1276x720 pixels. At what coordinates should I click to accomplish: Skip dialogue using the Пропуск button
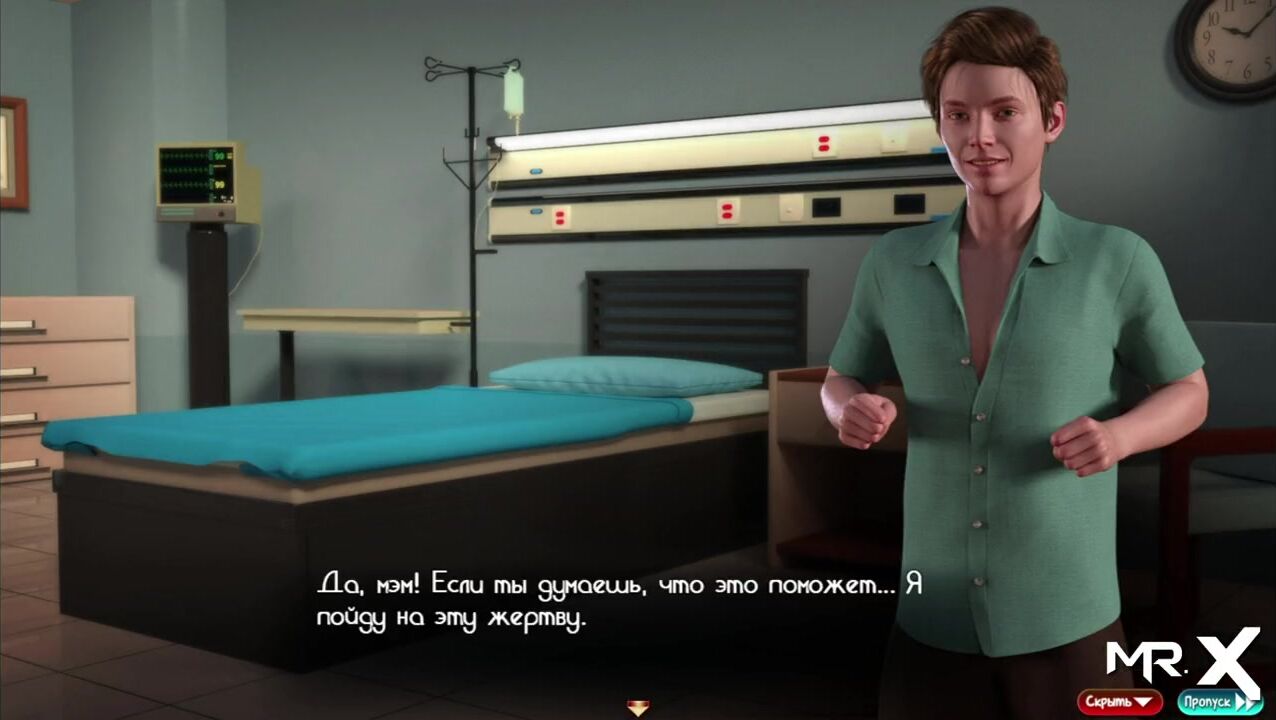pyautogui.click(x=1219, y=701)
